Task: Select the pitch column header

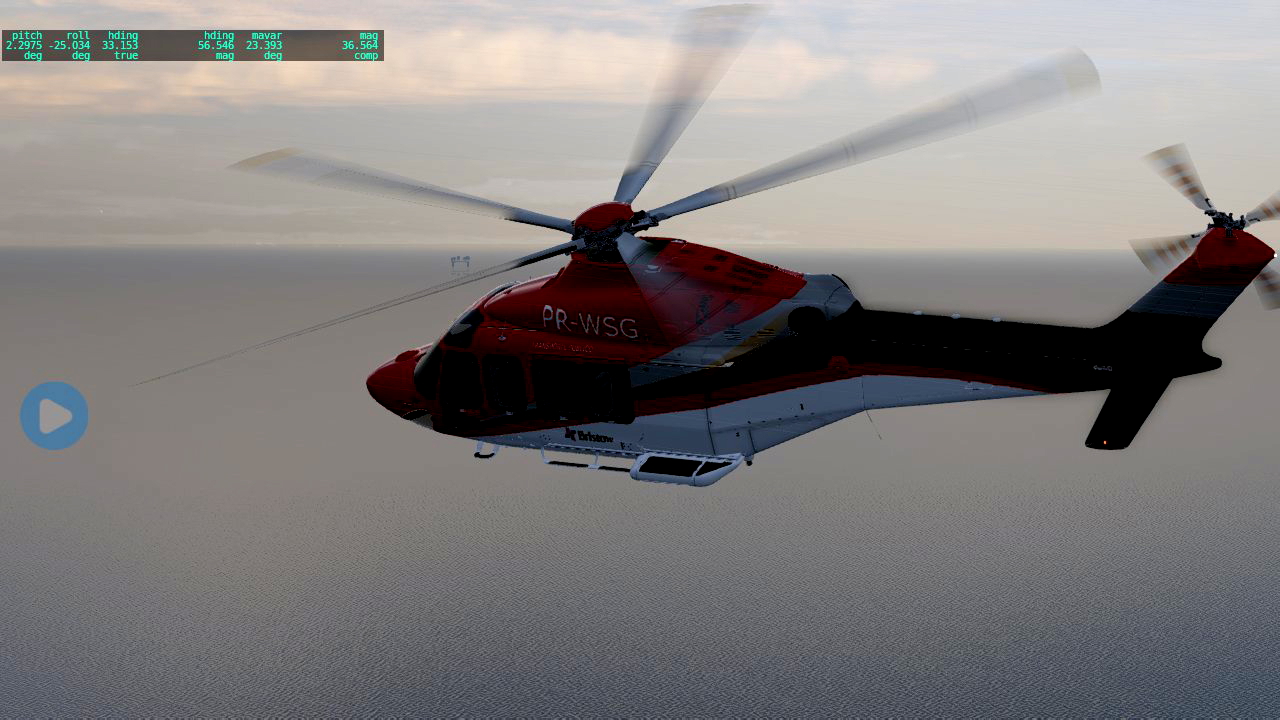Action: pos(27,36)
